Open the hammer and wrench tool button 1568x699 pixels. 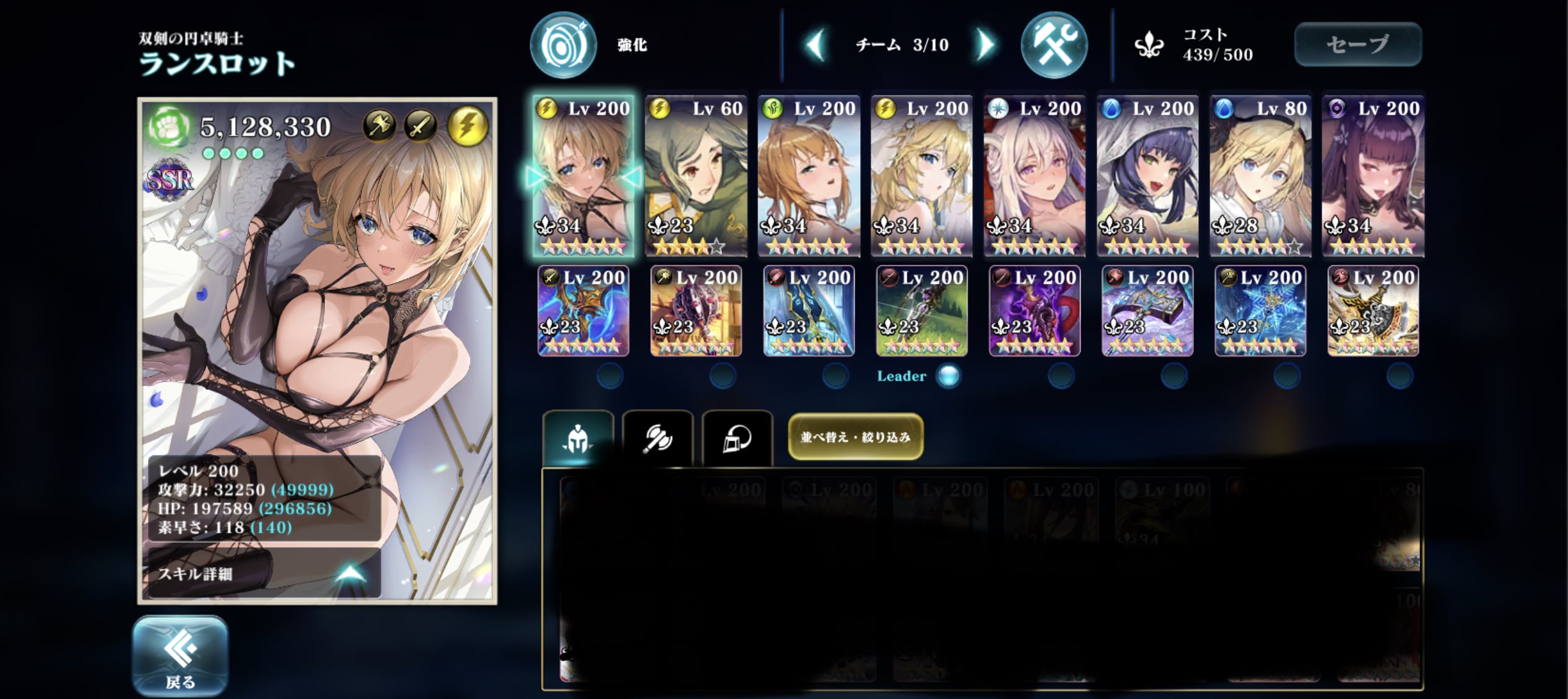pyautogui.click(x=1053, y=45)
